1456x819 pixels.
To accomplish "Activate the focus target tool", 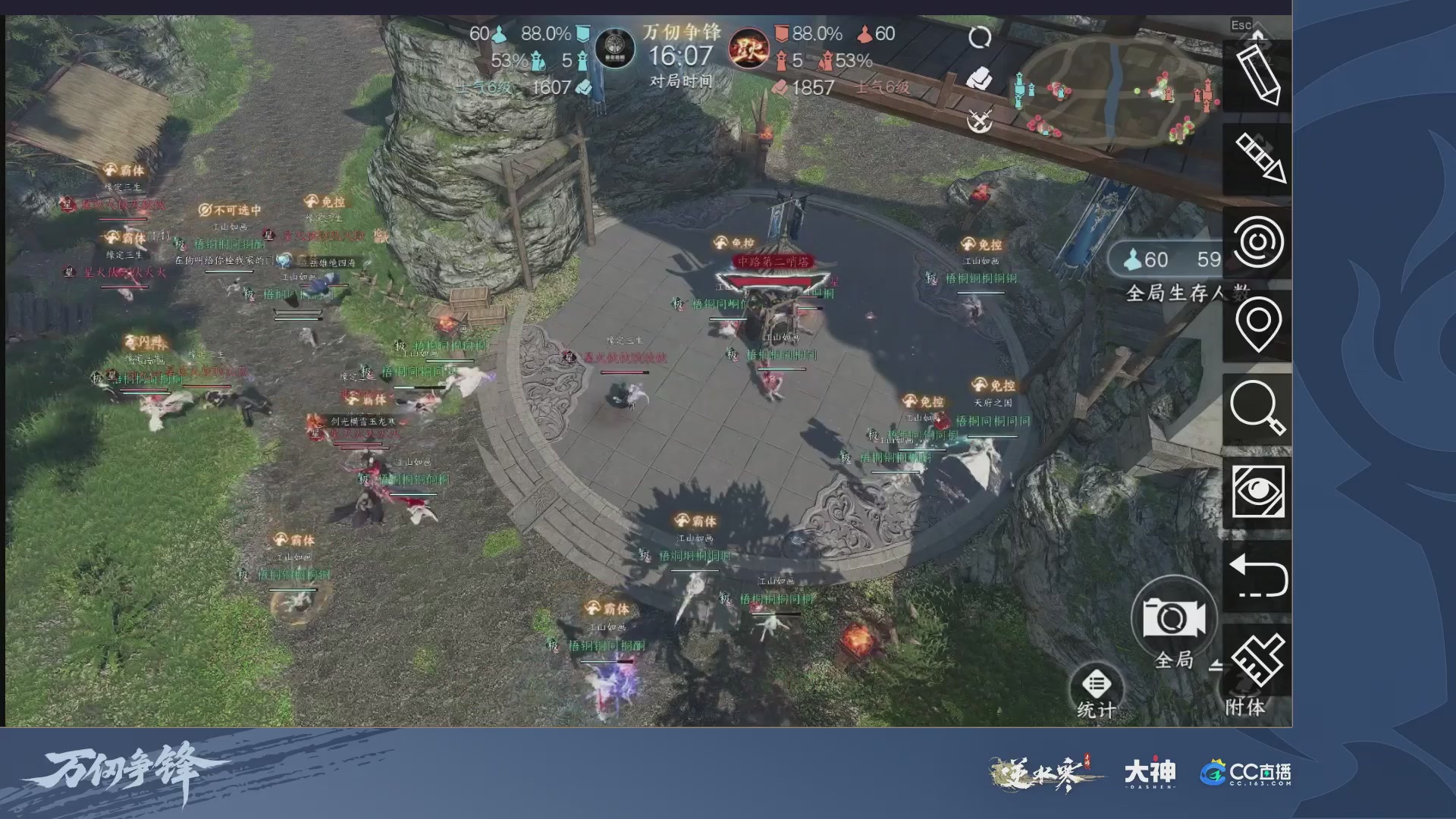I will coord(1259,243).
